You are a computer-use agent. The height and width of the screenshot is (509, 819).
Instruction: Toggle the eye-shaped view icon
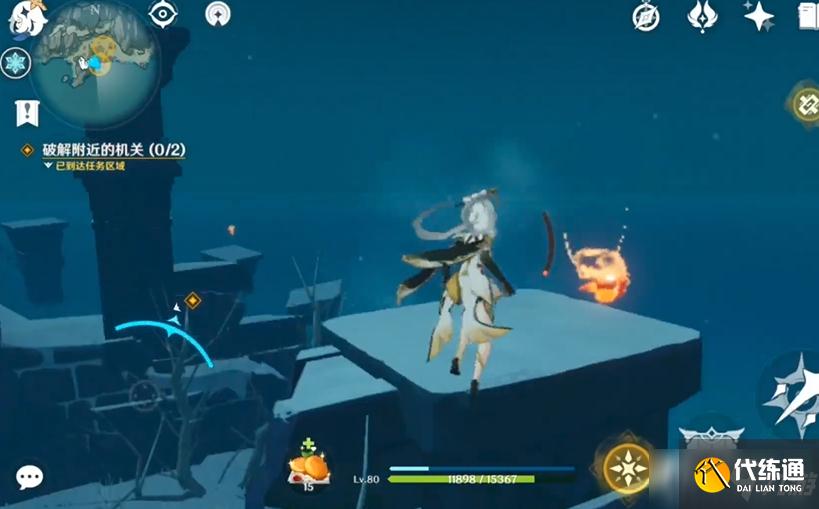(x=162, y=14)
